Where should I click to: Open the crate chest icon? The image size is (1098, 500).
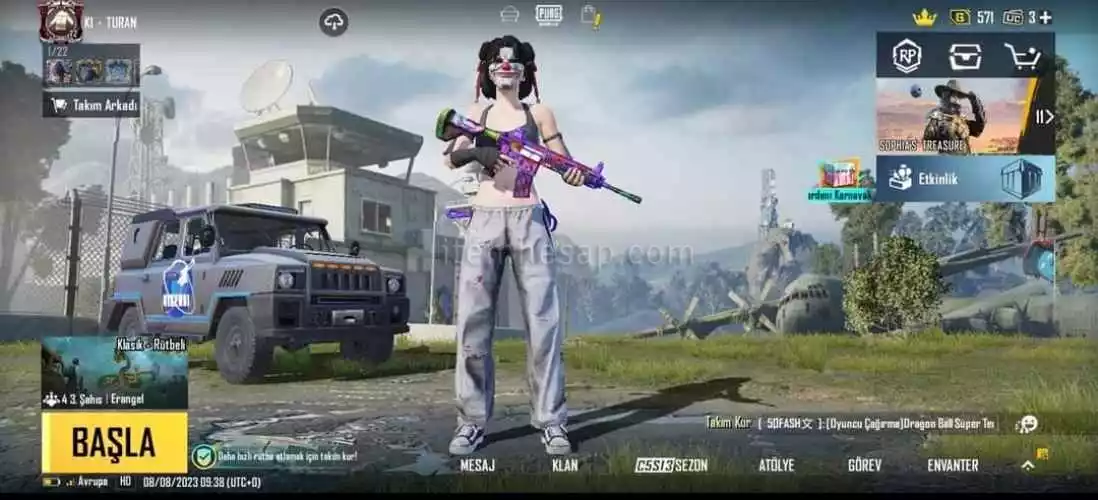click(x=965, y=56)
